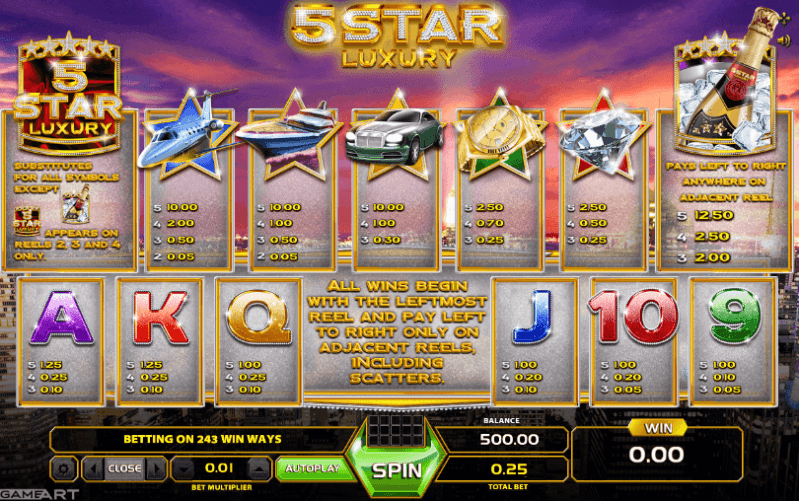The height and width of the screenshot is (501, 799).
Task: Go to the previous paytable page
Action: coord(92,468)
